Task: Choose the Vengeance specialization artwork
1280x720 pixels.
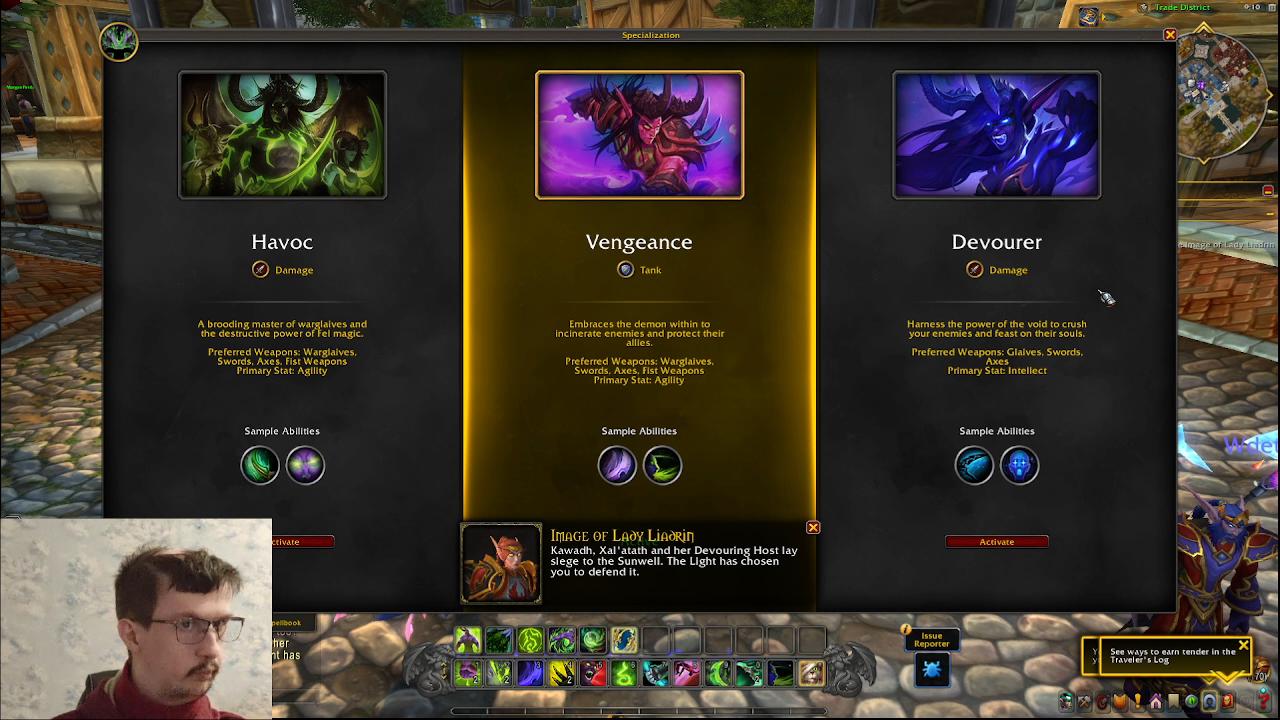Action: click(639, 135)
